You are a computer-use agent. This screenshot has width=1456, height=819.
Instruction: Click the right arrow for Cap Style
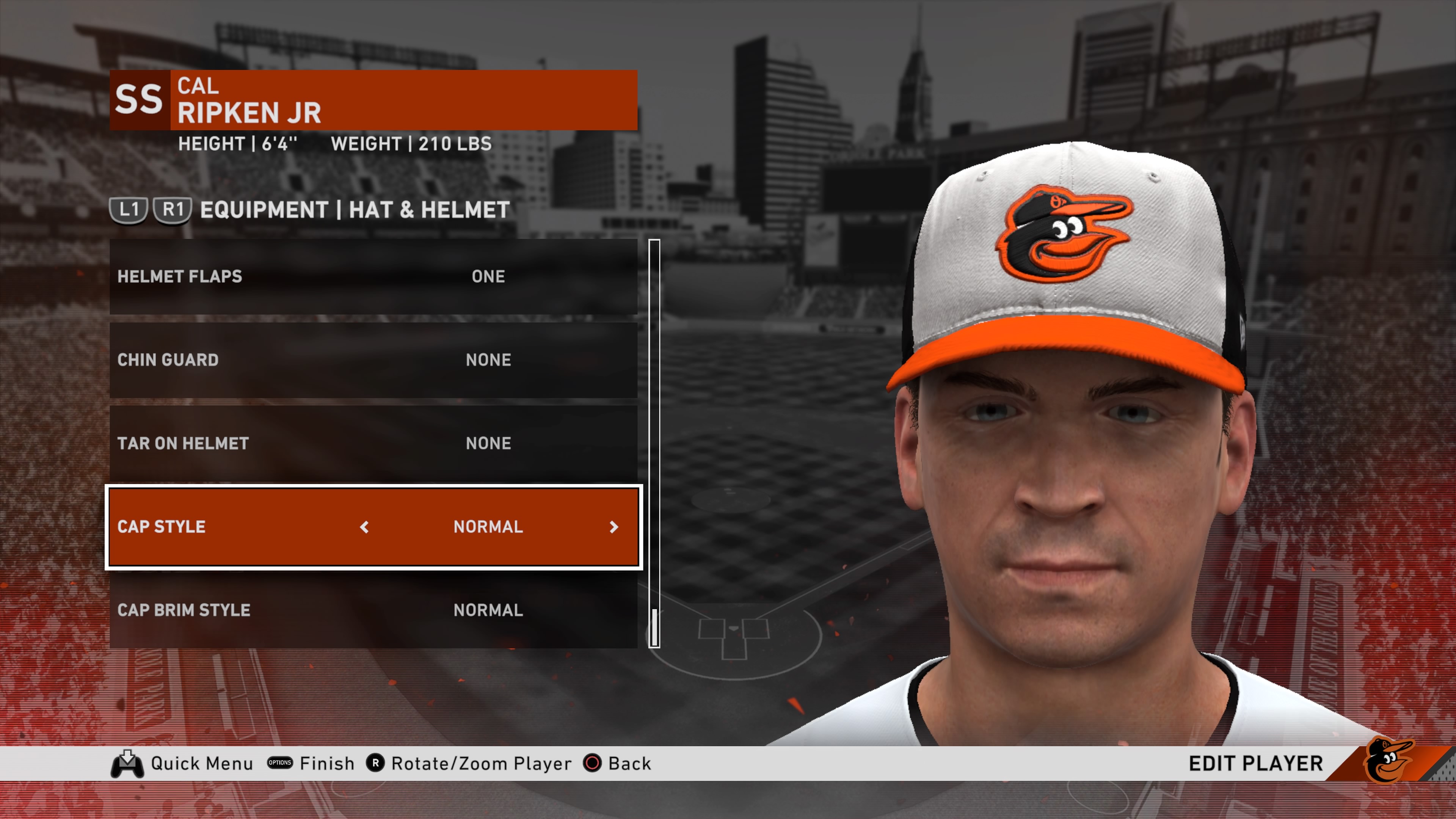pos(614,527)
